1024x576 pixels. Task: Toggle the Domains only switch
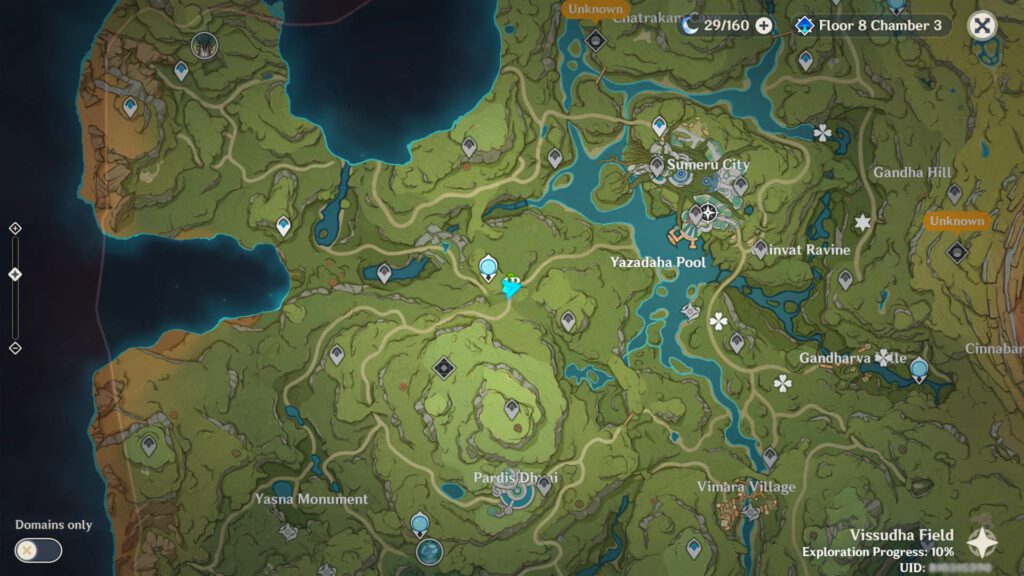coord(38,550)
